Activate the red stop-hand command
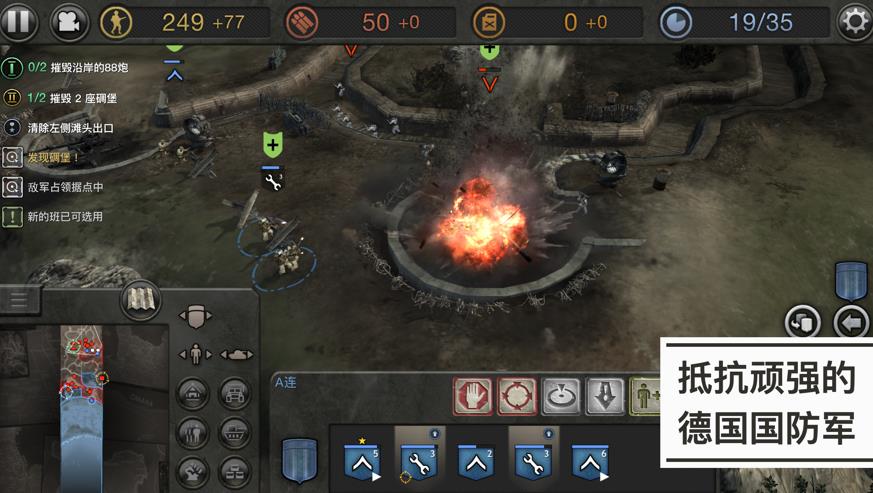The height and width of the screenshot is (493, 873). coord(472,396)
